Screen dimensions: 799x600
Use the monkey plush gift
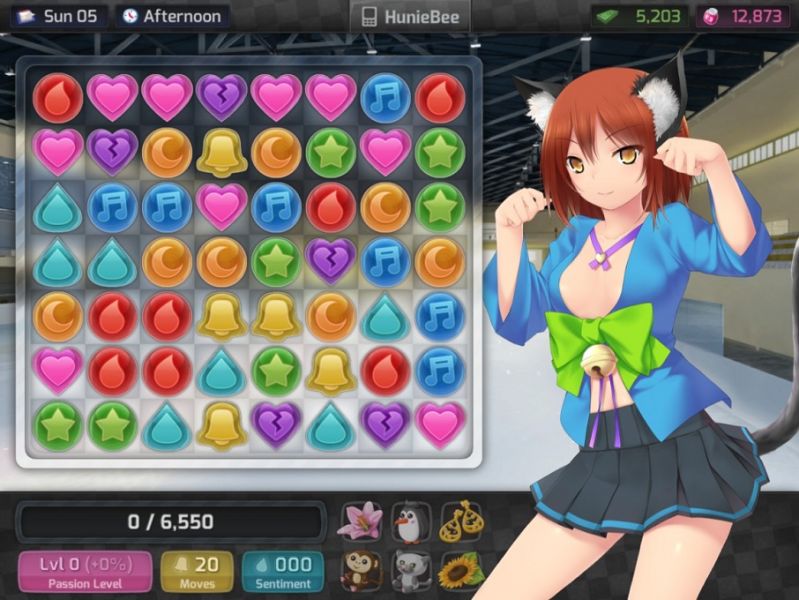pyautogui.click(x=358, y=571)
